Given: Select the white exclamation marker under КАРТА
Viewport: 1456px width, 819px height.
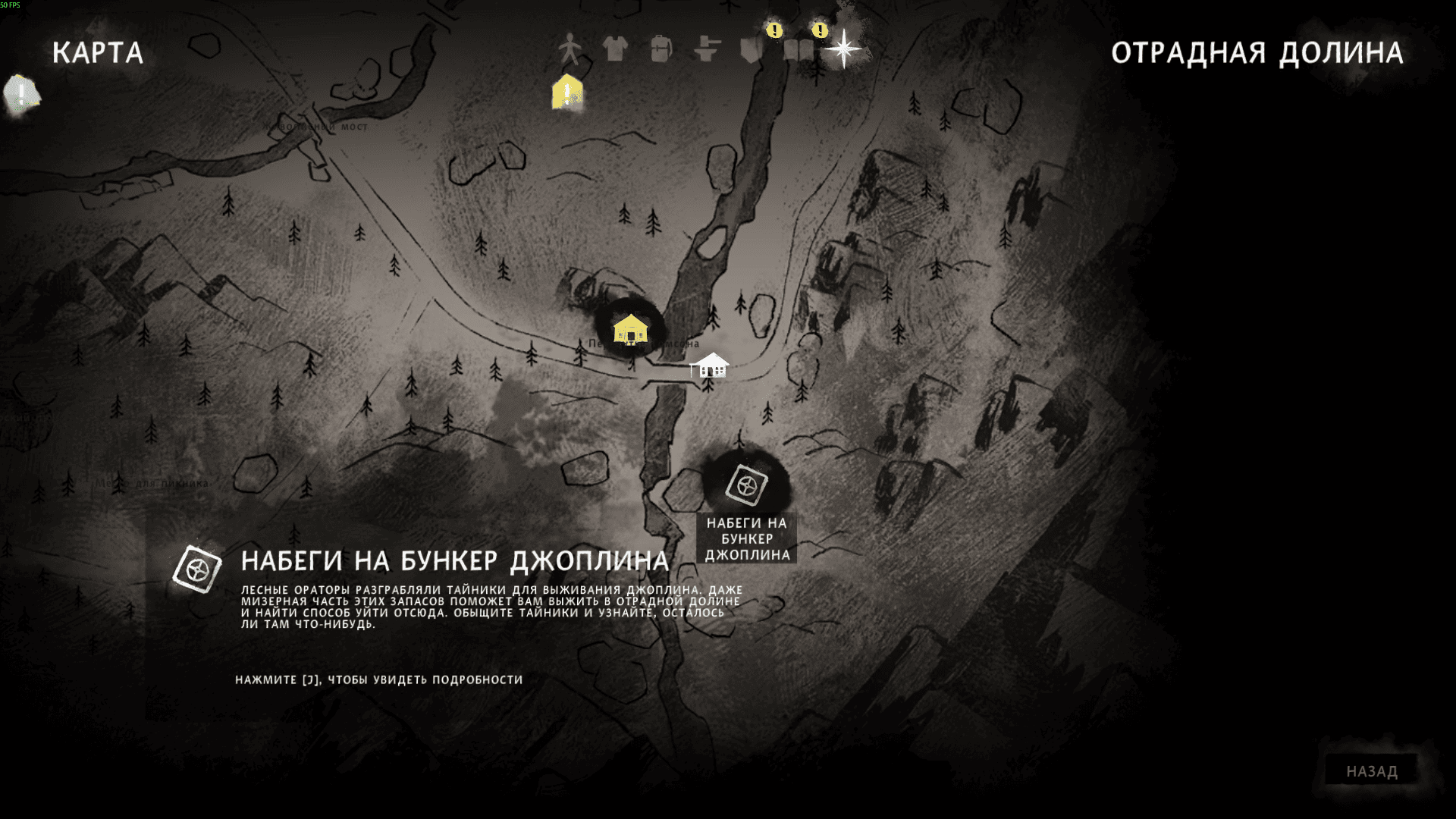Looking at the screenshot, I should [x=21, y=95].
